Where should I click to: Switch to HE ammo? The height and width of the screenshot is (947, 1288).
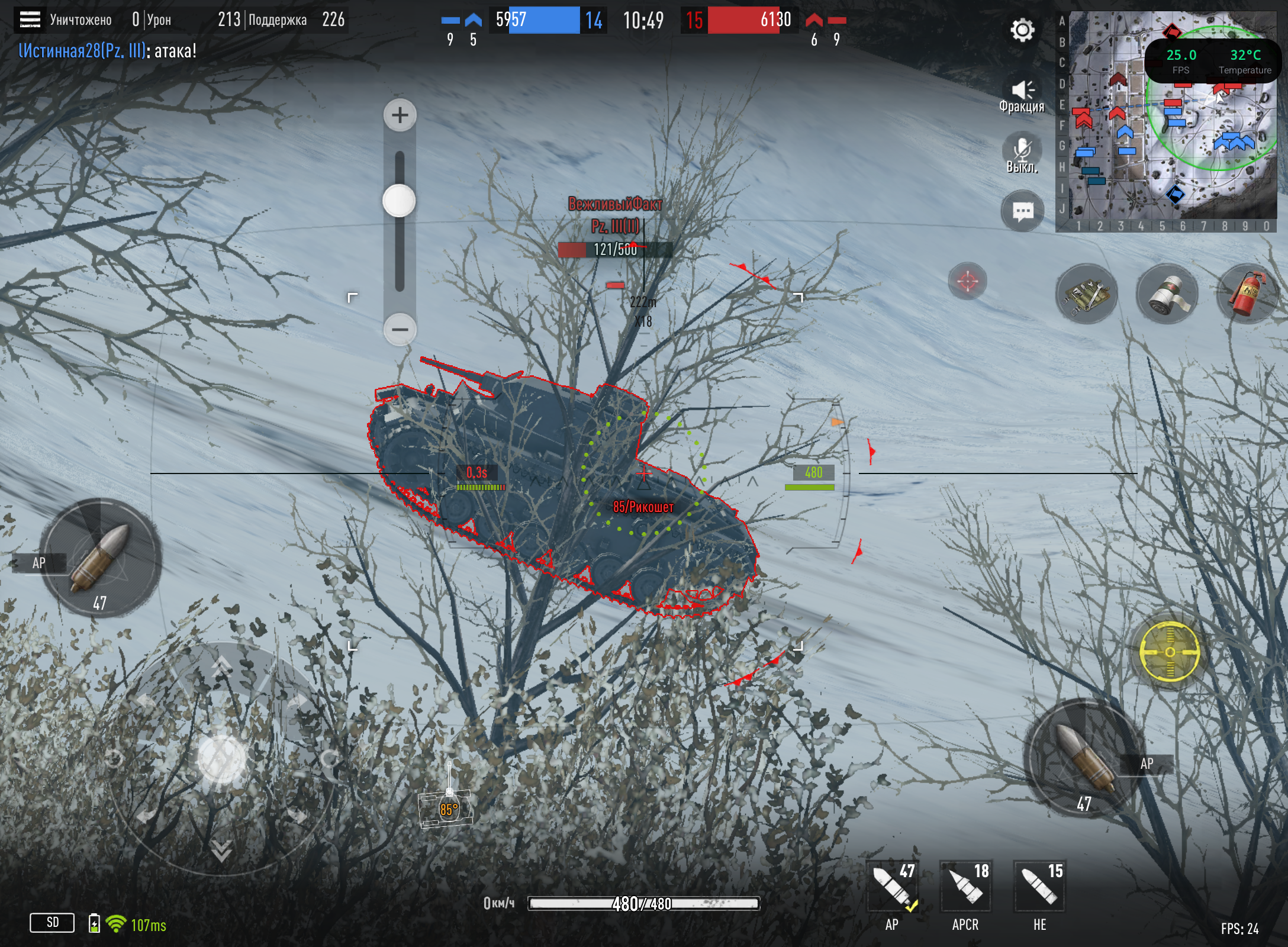[1039, 888]
